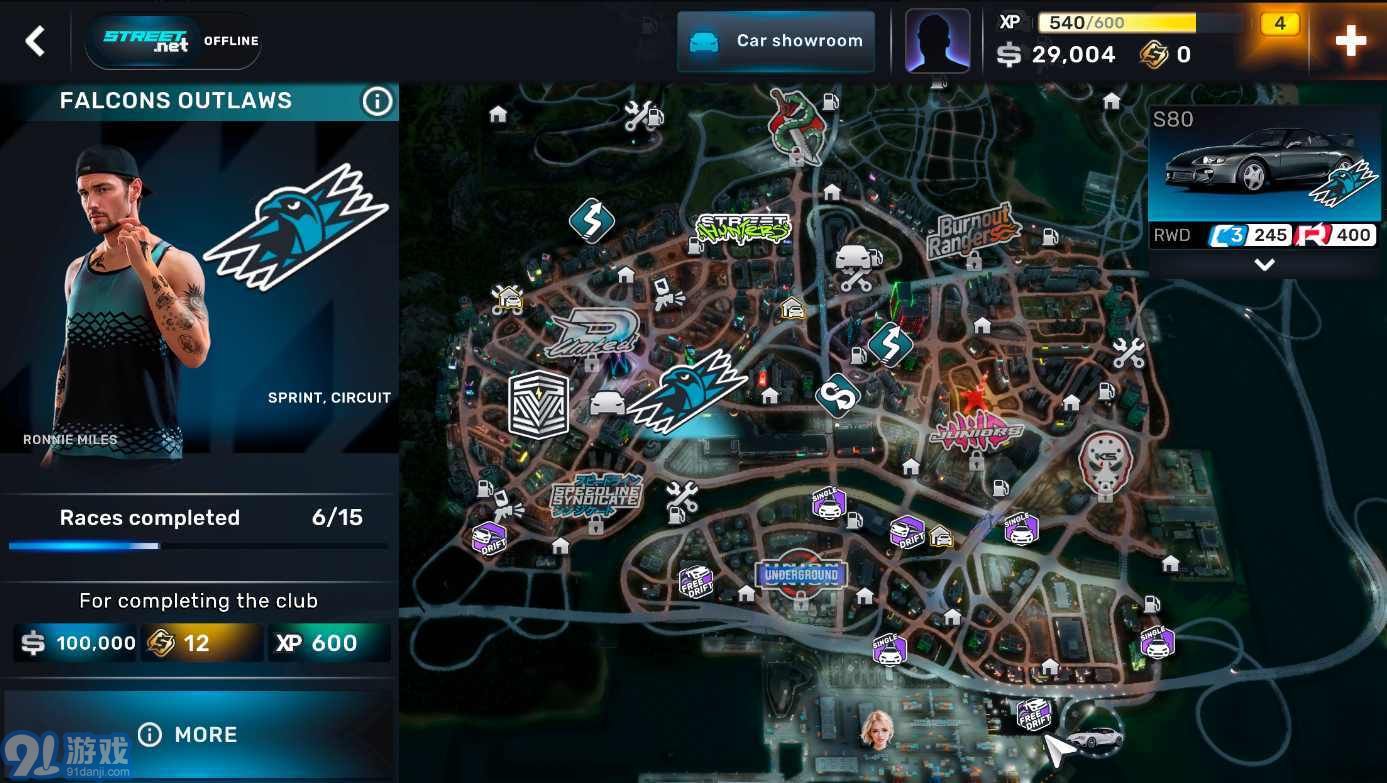Collapse the S80 car card with the chevron
This screenshot has height=783, width=1387.
(1264, 264)
